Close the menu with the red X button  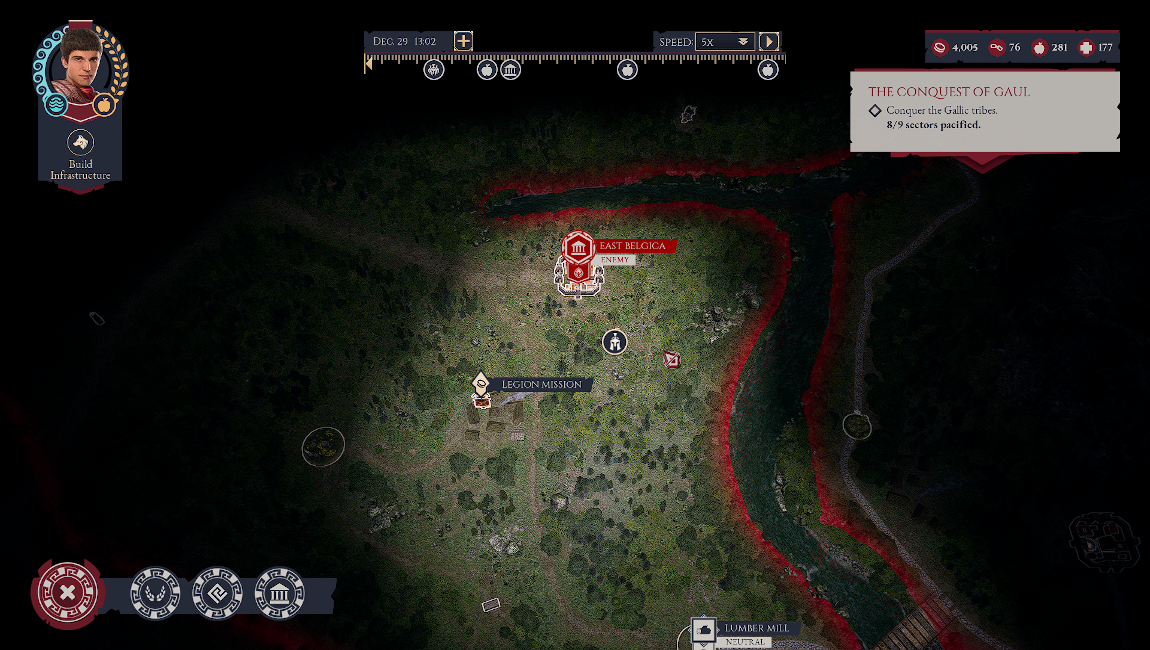click(67, 593)
